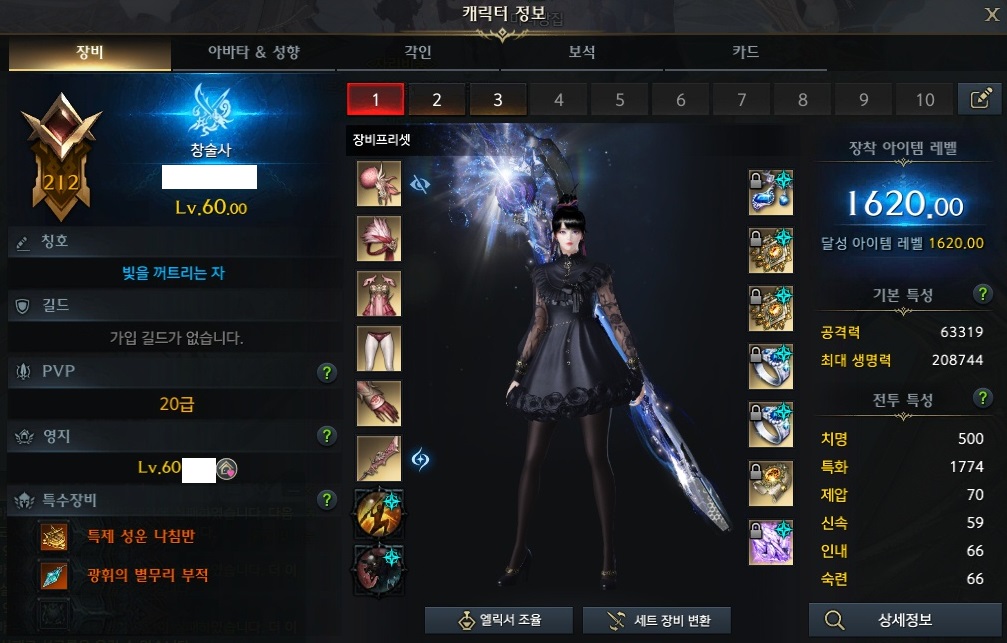
Task: Switch to the 아바타 & 성향 tab
Action: pyautogui.click(x=253, y=53)
